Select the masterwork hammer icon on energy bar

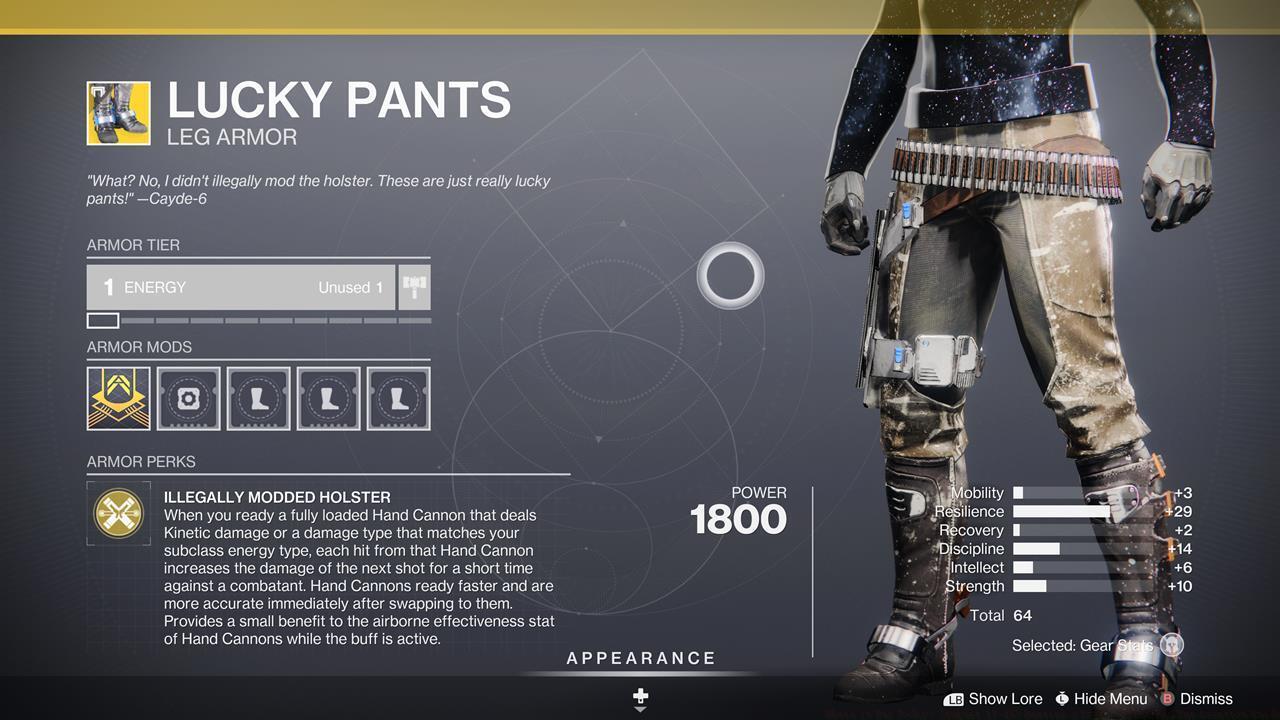[413, 286]
